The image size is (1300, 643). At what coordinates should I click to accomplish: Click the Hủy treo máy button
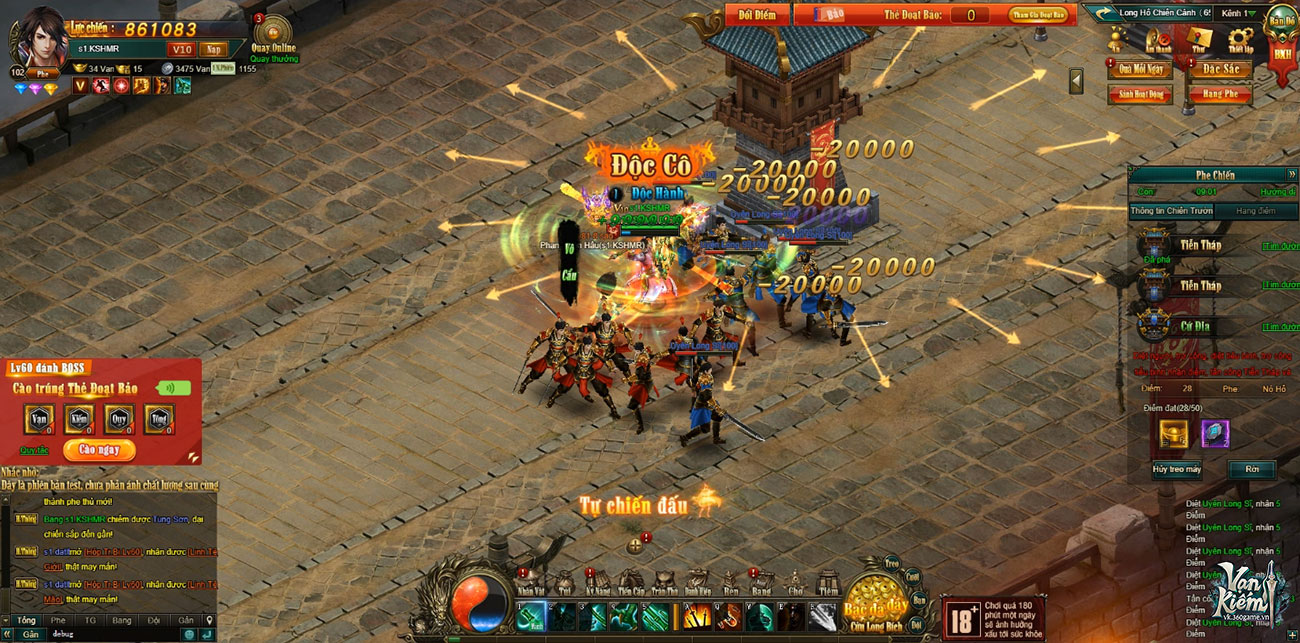coord(1176,469)
